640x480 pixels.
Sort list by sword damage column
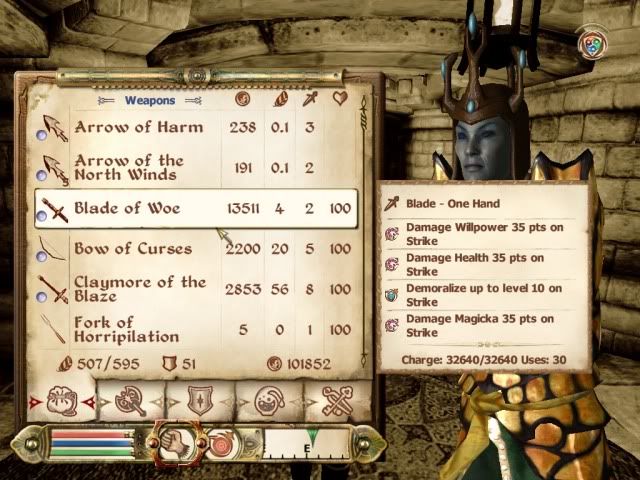tap(309, 99)
